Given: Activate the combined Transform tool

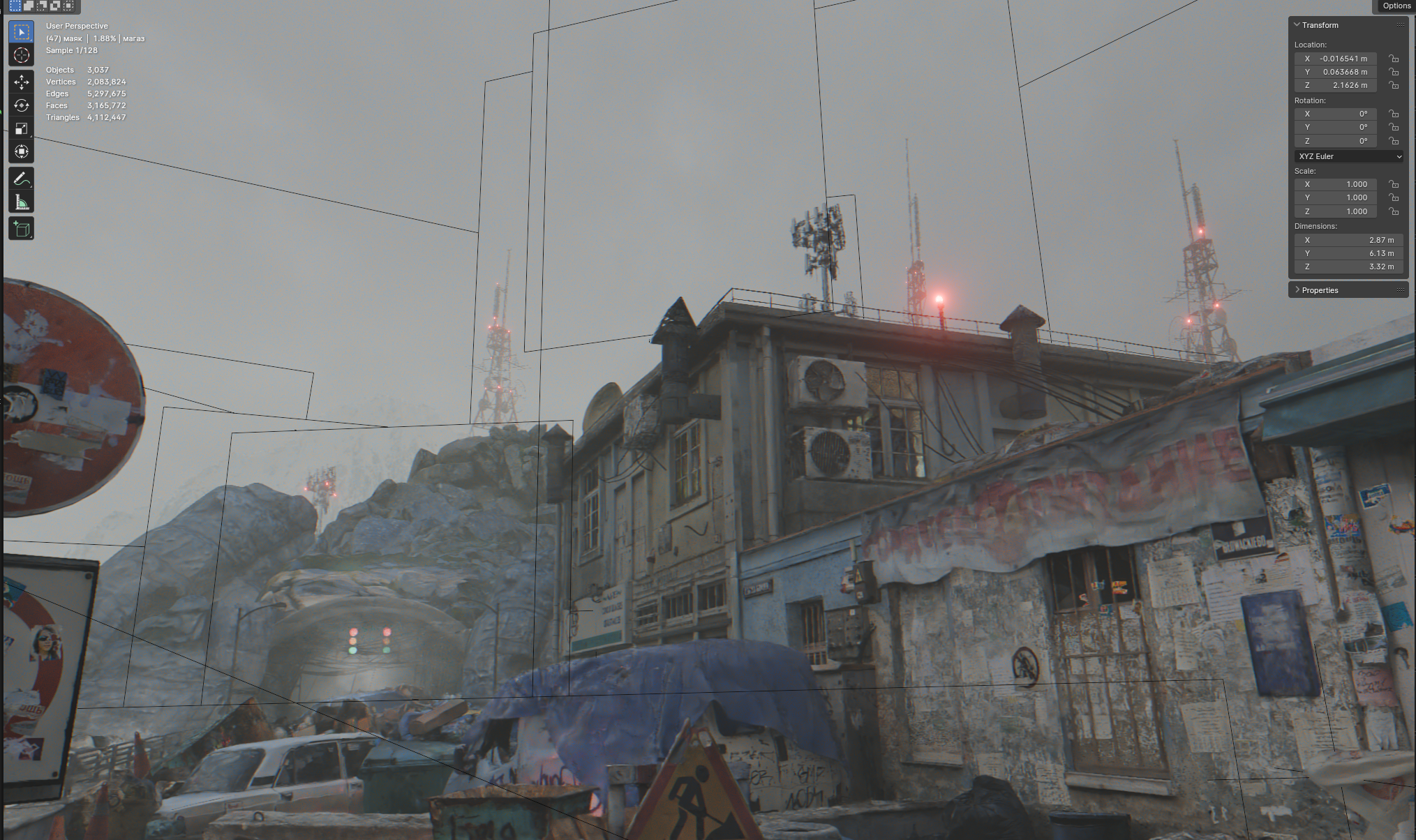Looking at the screenshot, I should coord(21,151).
